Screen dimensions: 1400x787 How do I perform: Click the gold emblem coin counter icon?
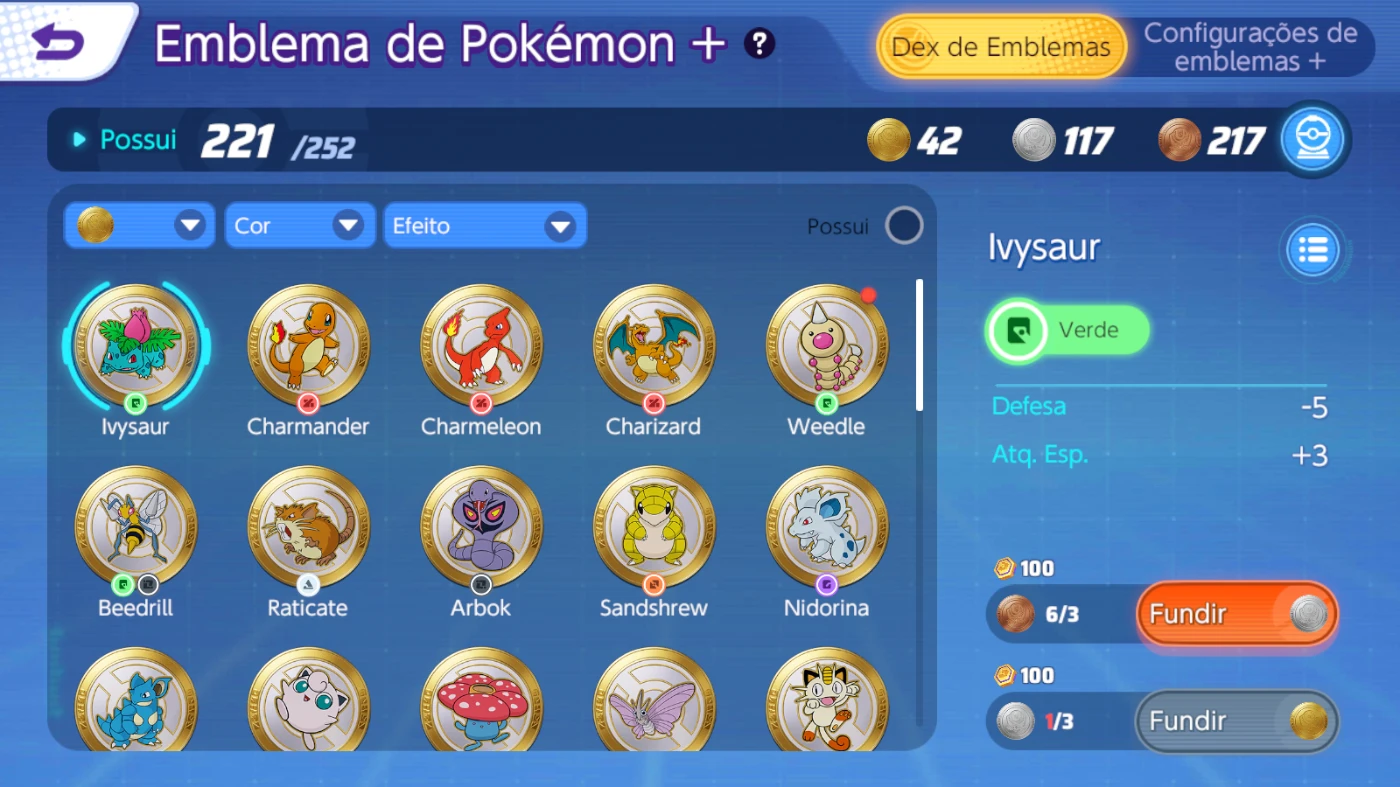click(x=886, y=140)
